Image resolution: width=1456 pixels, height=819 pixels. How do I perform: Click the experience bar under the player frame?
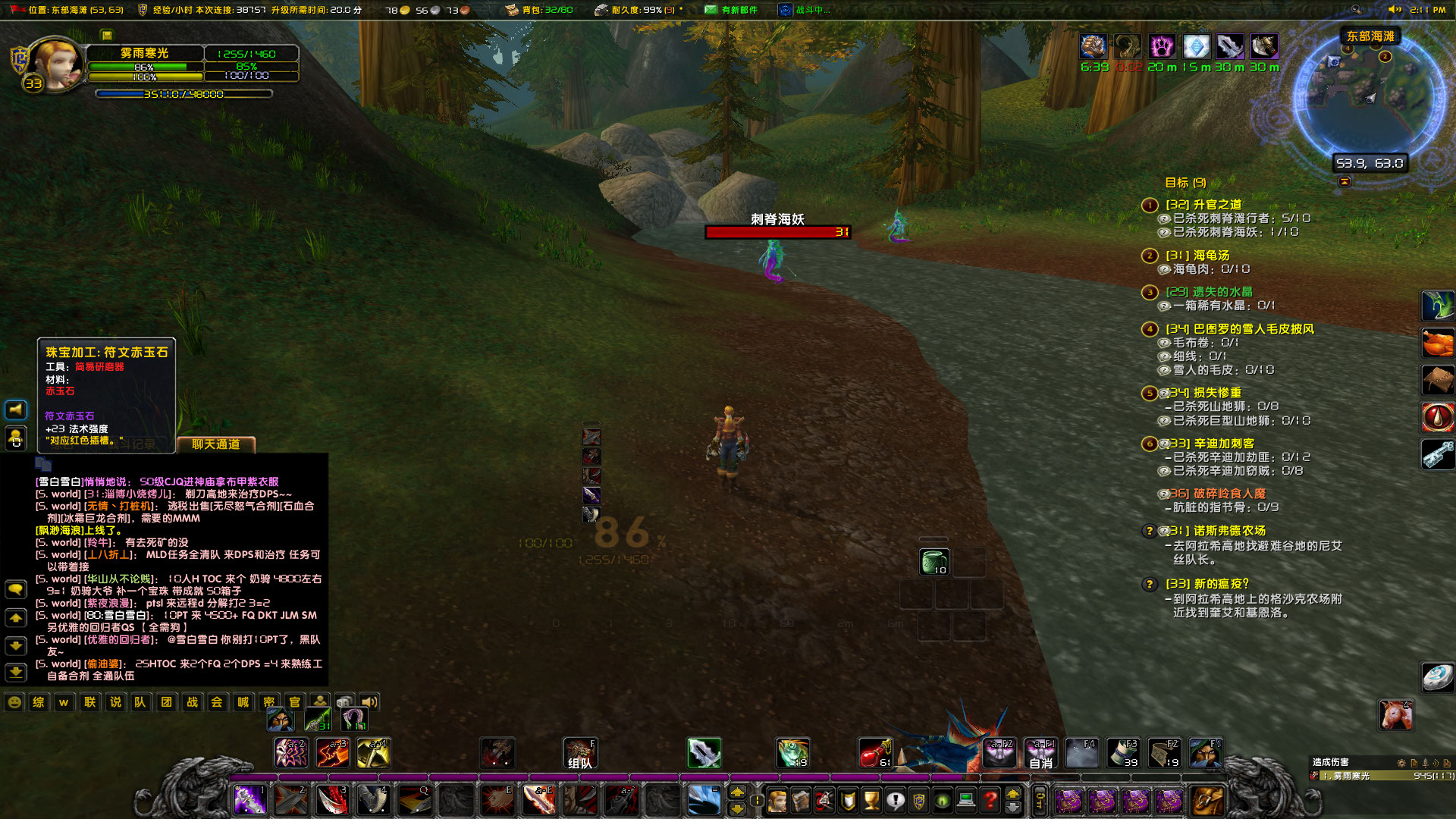pos(182,94)
